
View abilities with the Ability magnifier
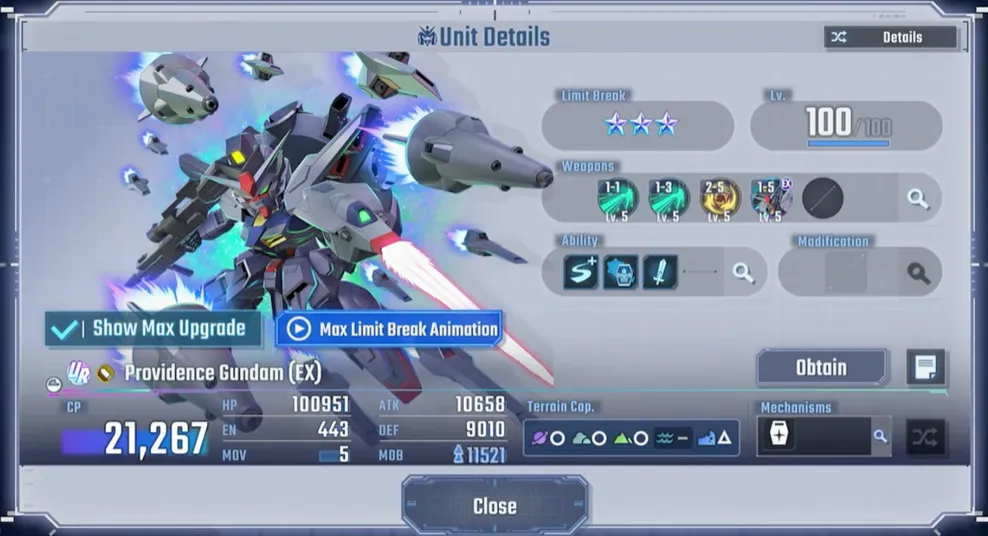point(743,272)
